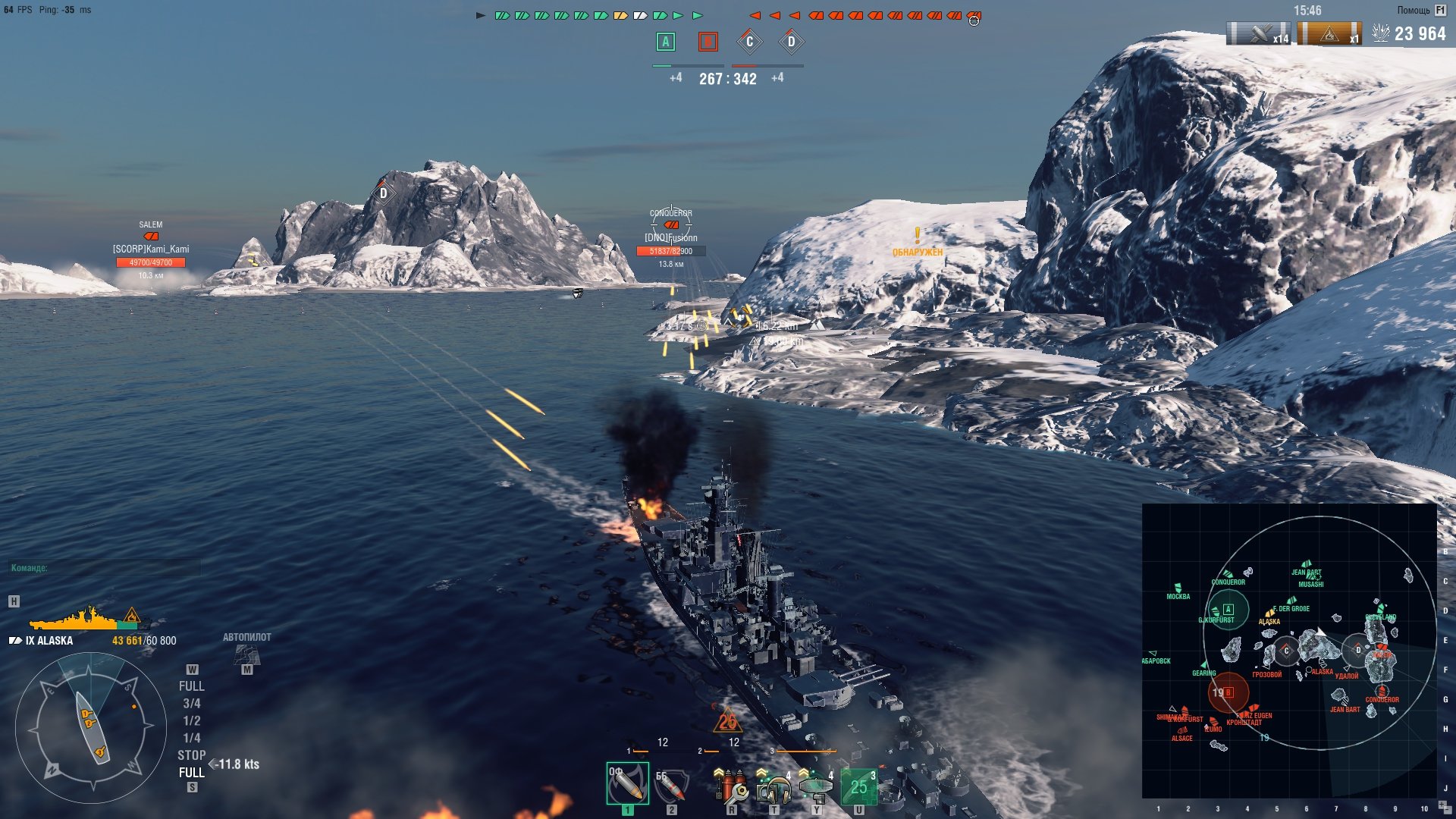Click the STOP engine telegraph setting
This screenshot has height=819, width=1456.
(191, 755)
